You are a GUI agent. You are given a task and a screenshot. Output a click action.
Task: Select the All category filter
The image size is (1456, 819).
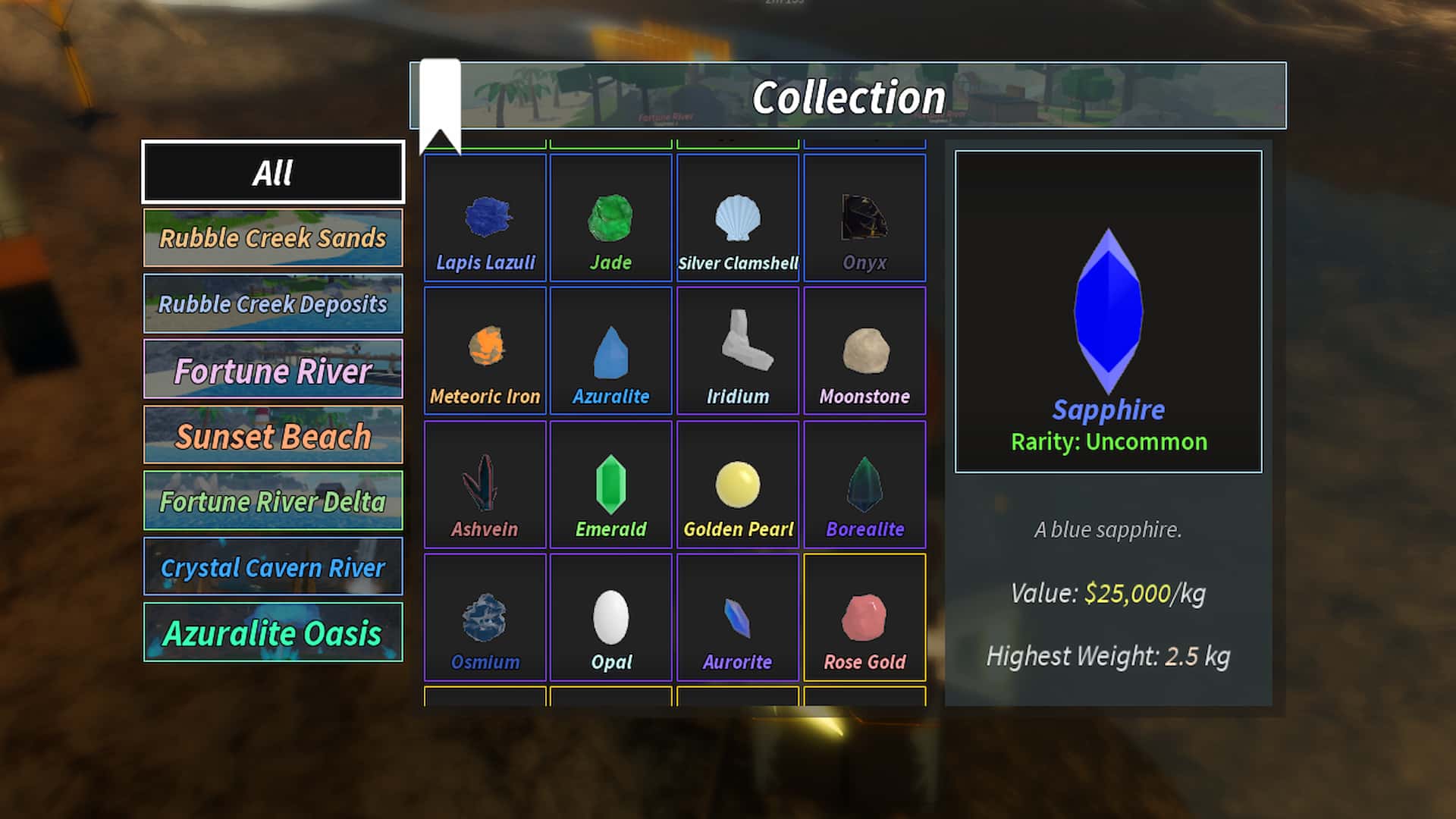(x=273, y=172)
